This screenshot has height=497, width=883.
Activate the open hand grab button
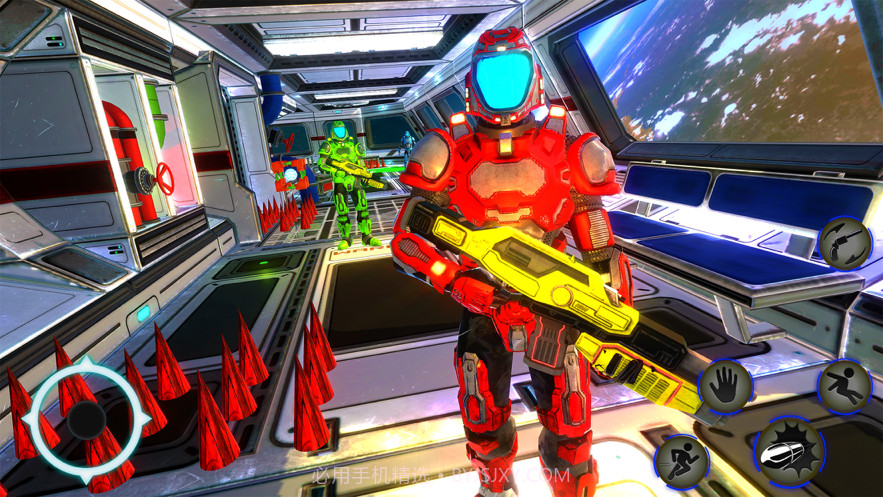(726, 385)
